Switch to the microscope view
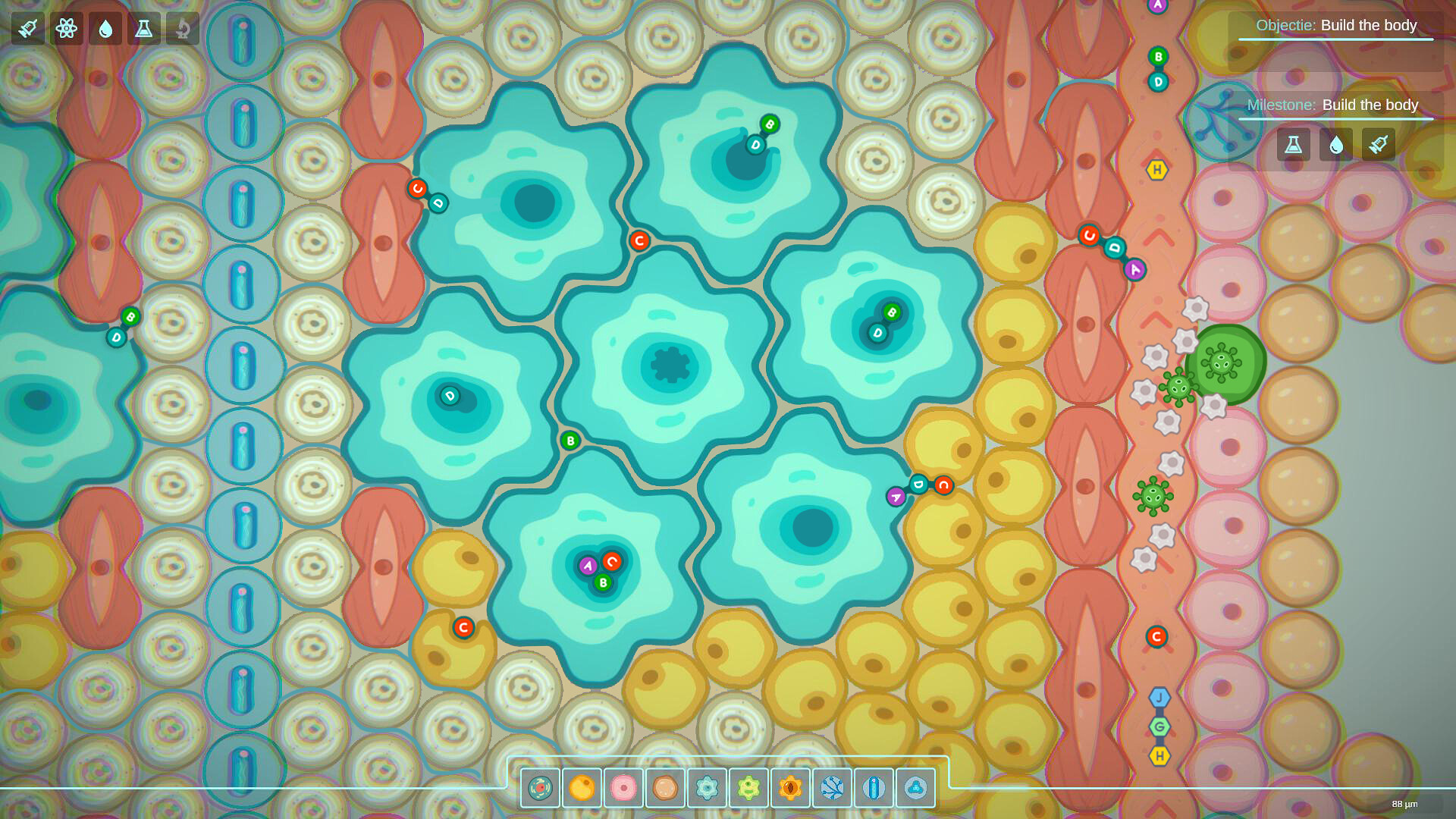The height and width of the screenshot is (819, 1456). (182, 30)
